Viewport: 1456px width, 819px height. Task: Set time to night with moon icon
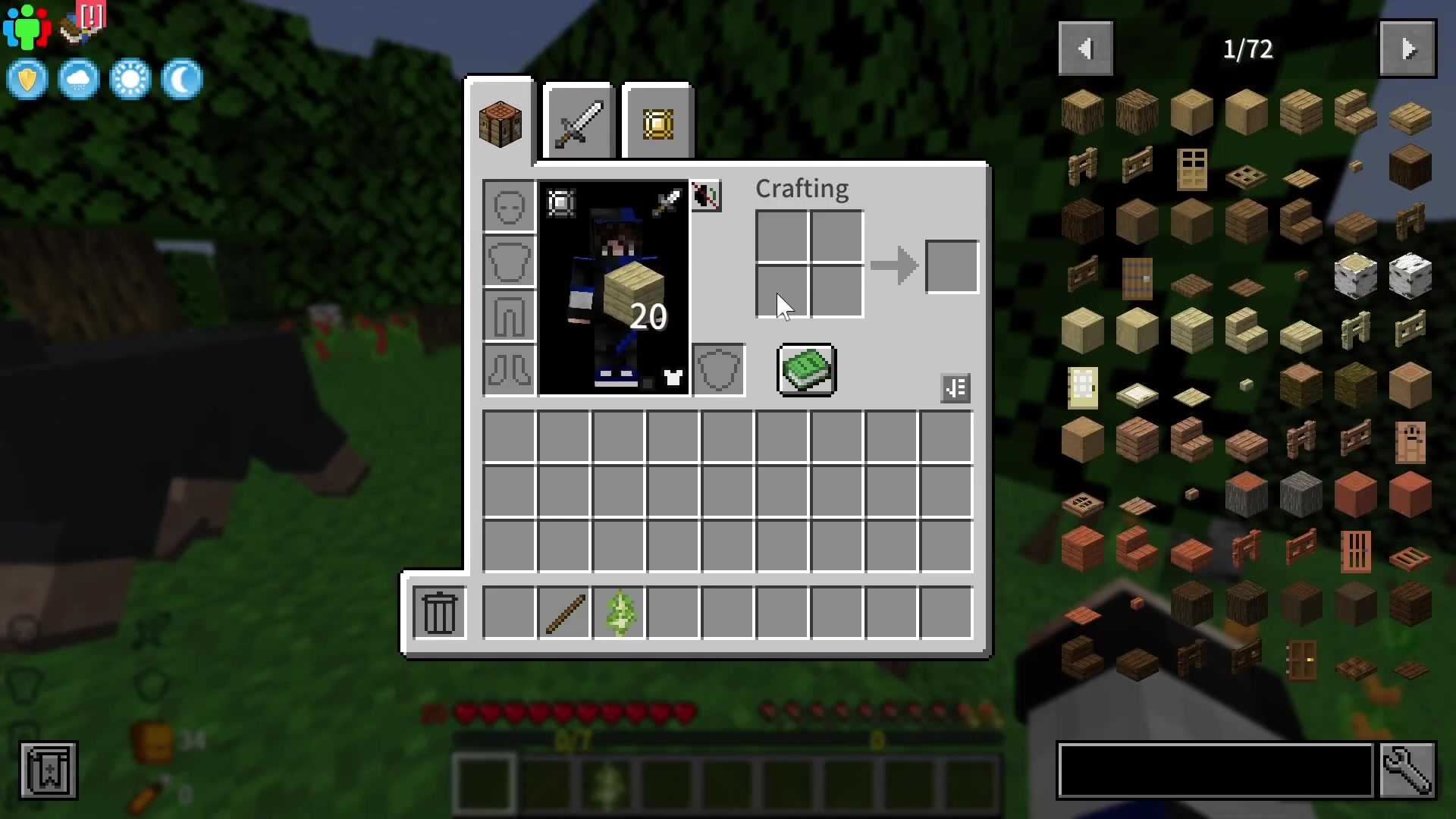182,79
